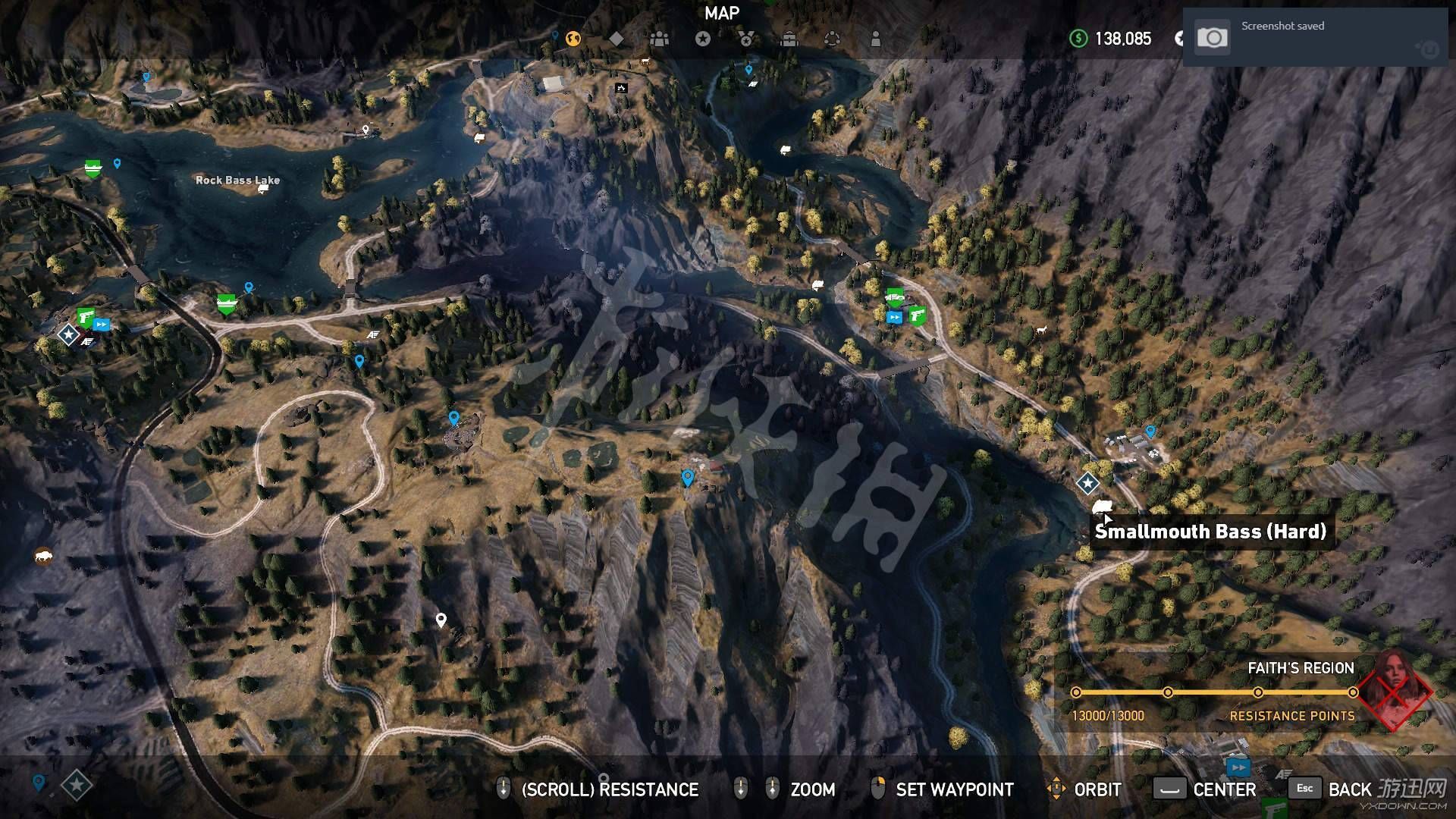Select the Faith's Region resistance portrait
1456x819 pixels.
pyautogui.click(x=1394, y=689)
